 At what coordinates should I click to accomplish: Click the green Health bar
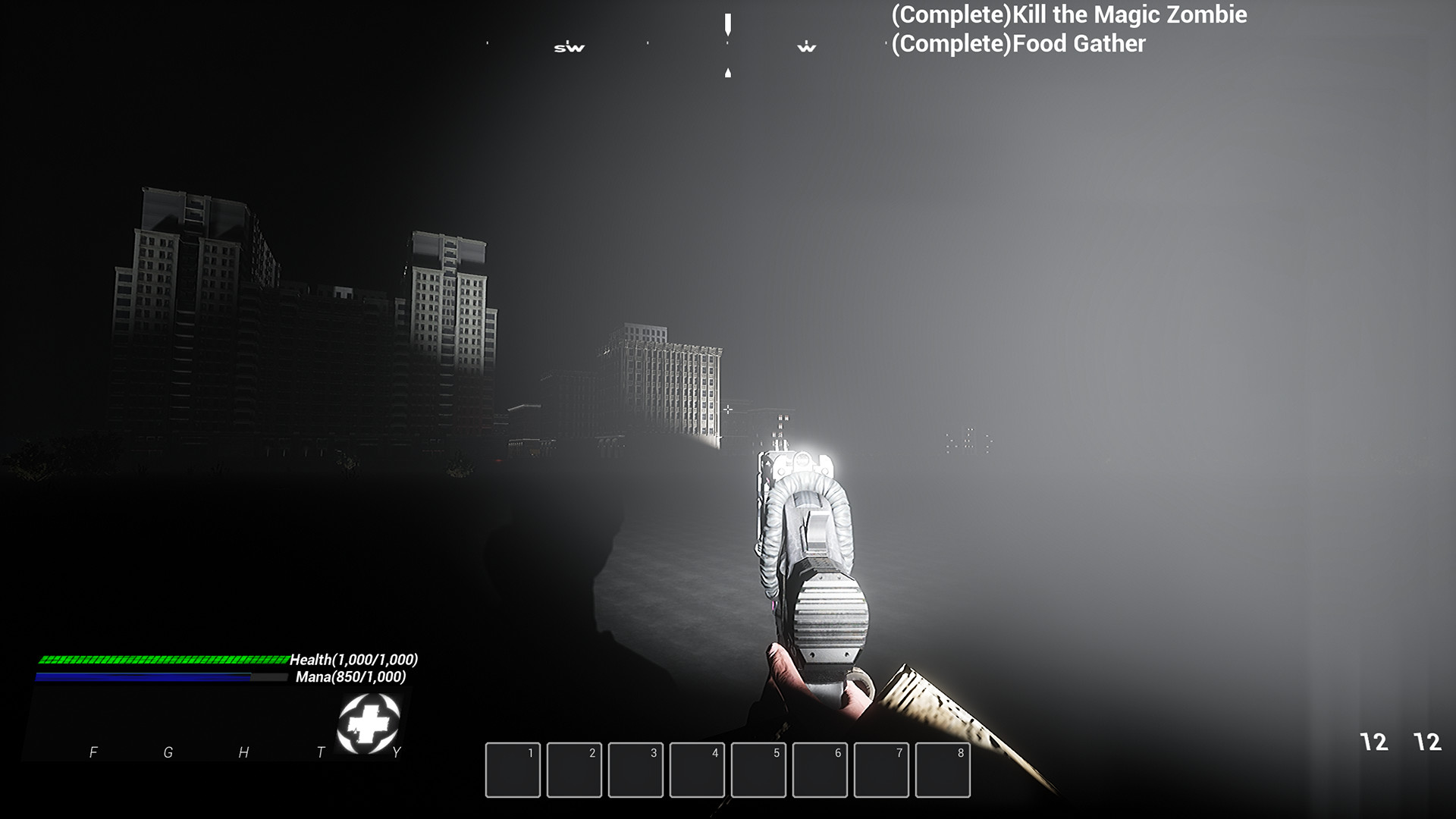pyautogui.click(x=163, y=659)
